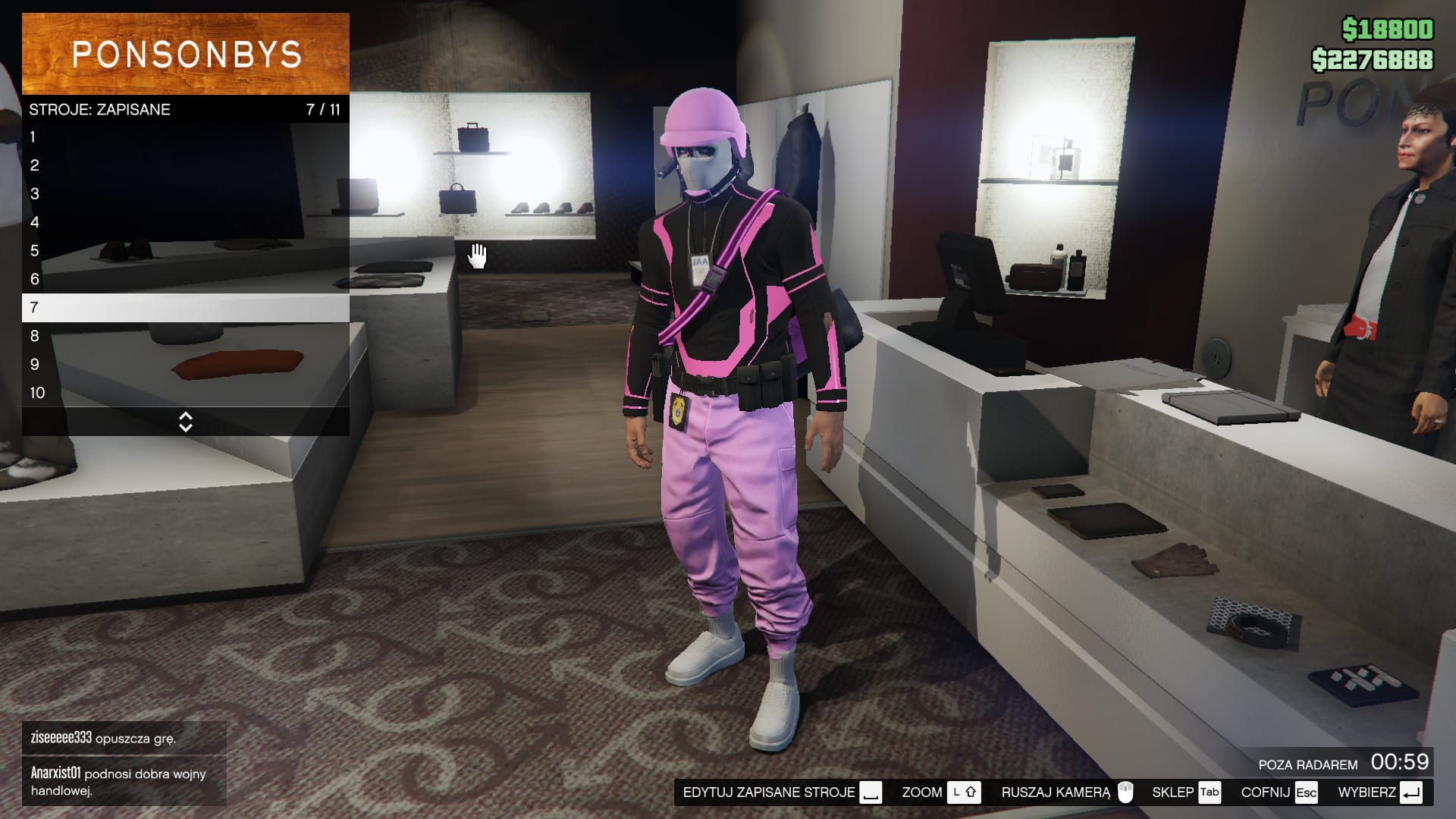Click the scroll-down chevron below the outfit list
Screen dimensions: 1456x819
tap(184, 426)
